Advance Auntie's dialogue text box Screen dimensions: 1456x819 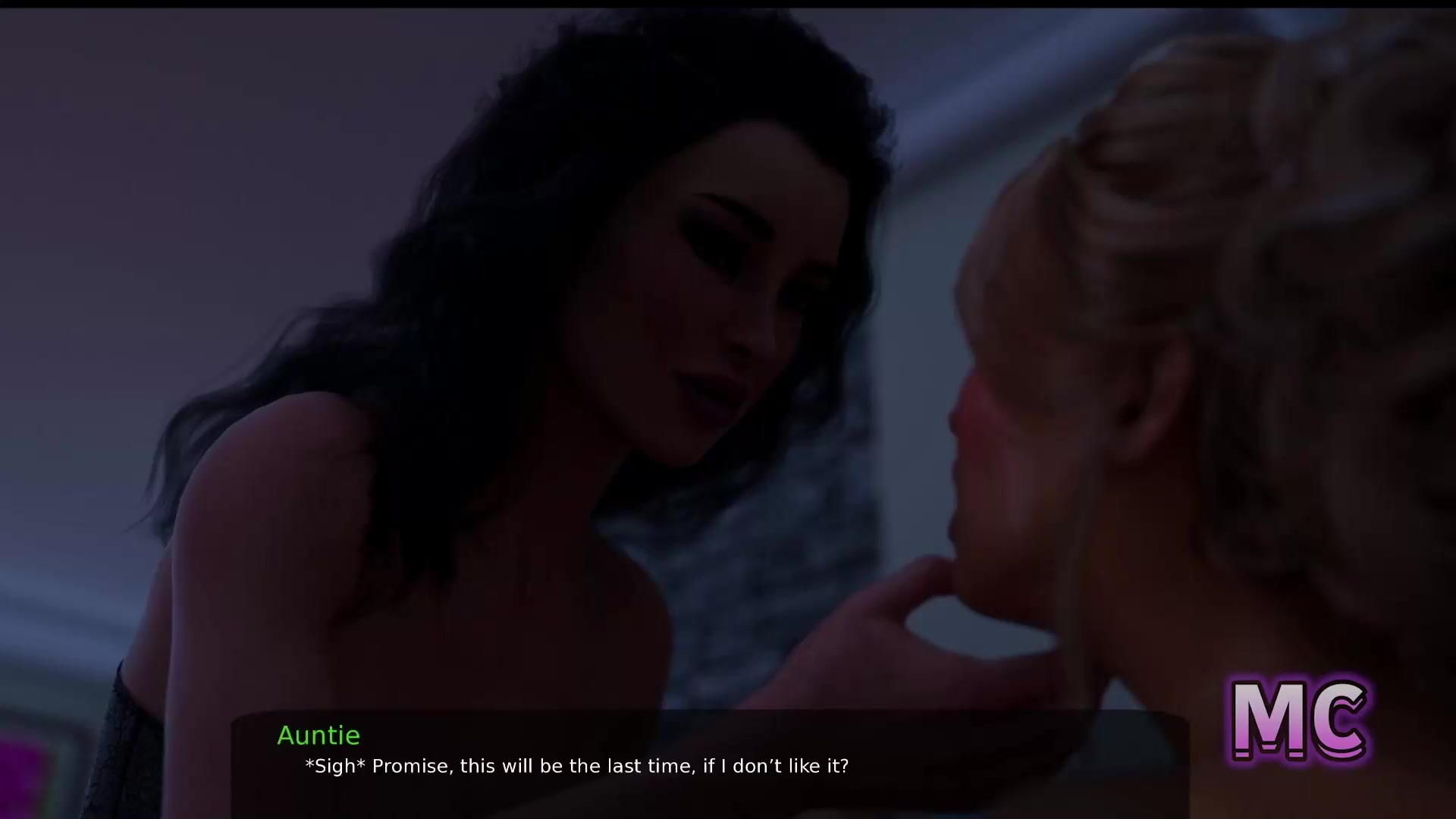[710, 764]
